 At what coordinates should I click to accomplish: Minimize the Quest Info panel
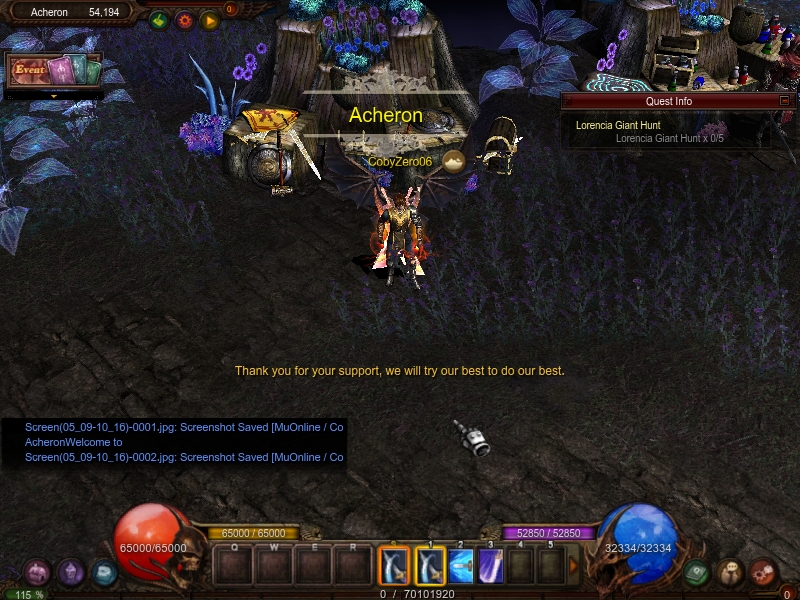784,101
